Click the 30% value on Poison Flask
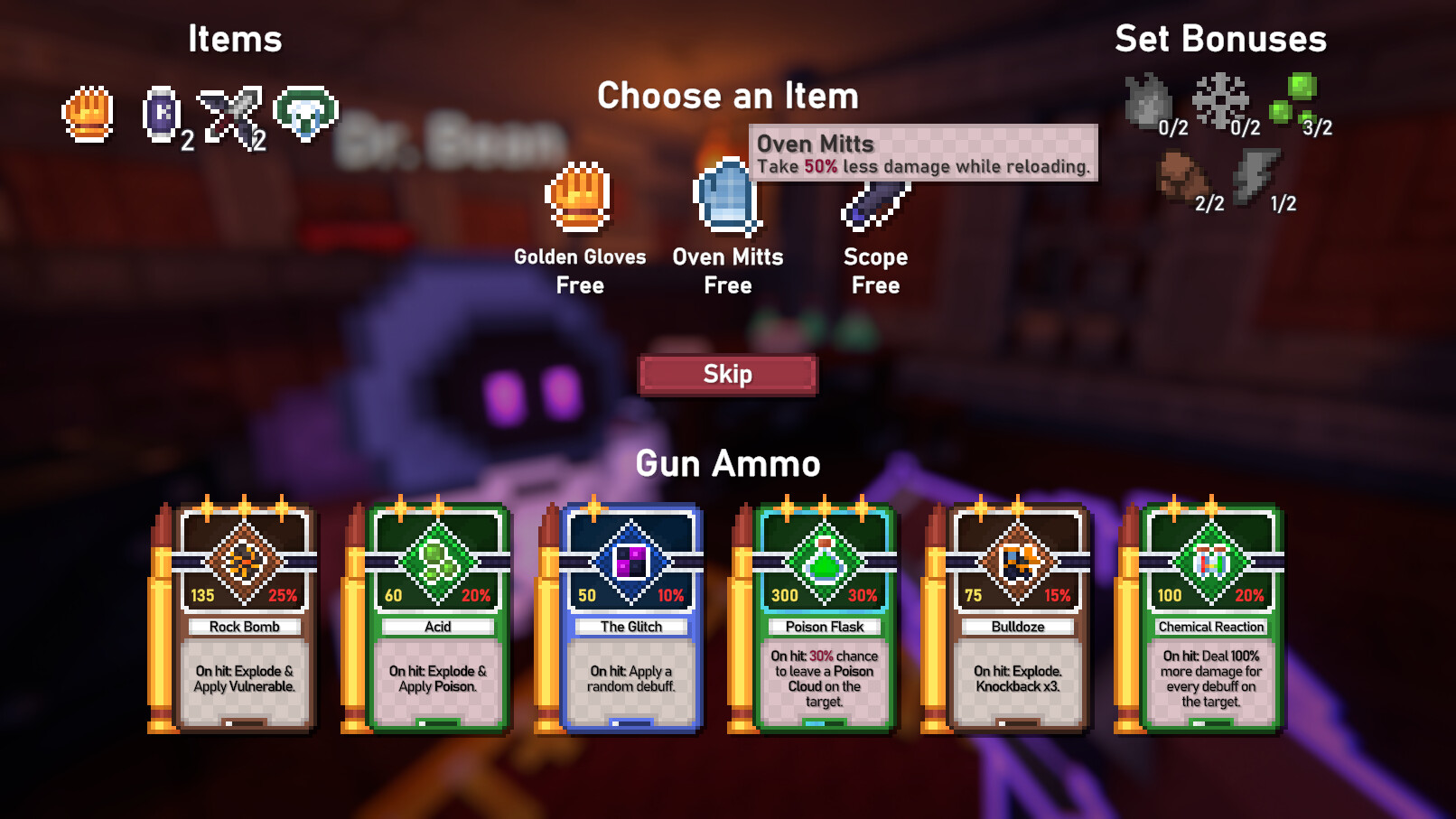 pos(864,596)
